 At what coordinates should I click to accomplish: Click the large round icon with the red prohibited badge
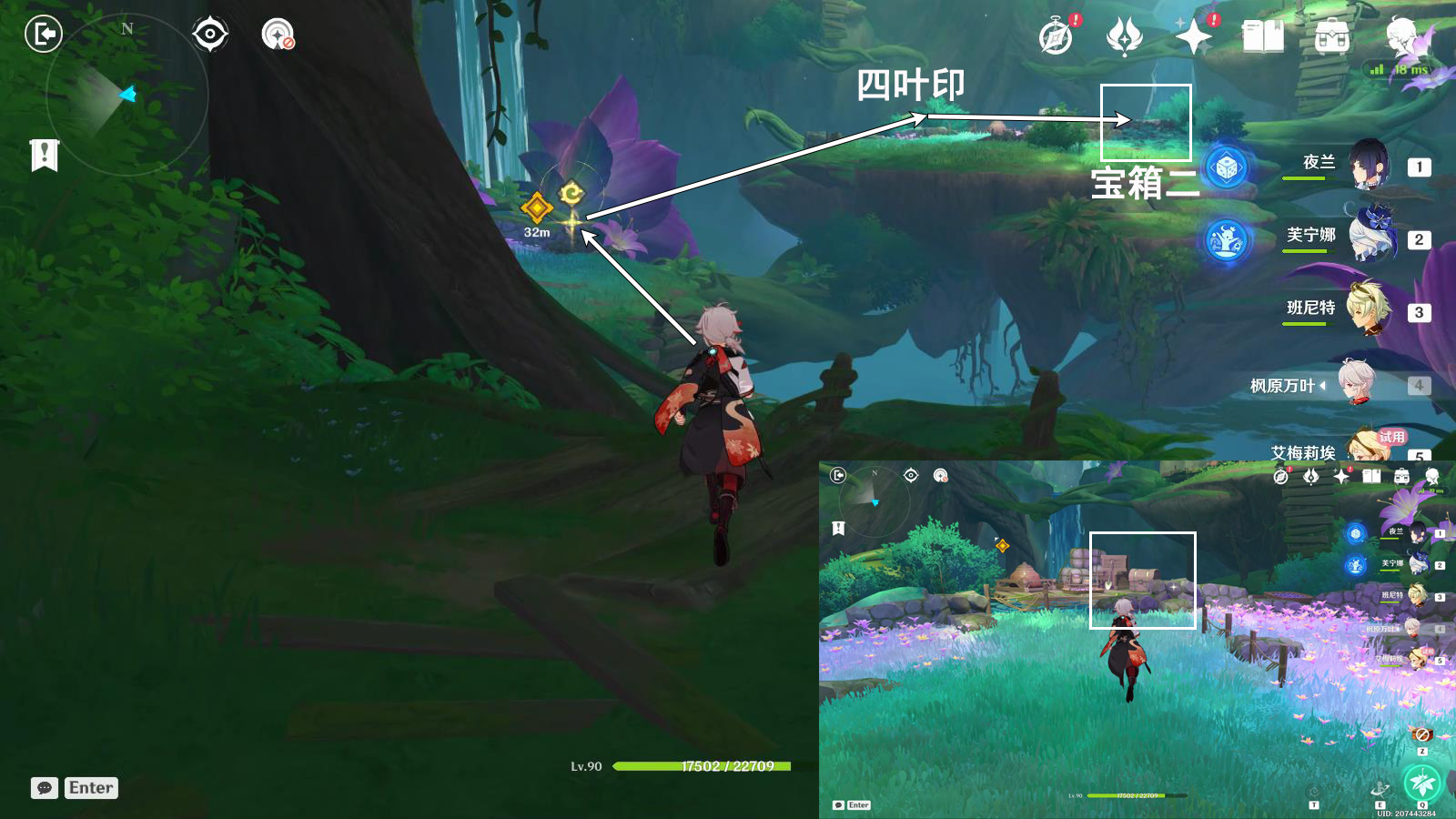point(278,35)
